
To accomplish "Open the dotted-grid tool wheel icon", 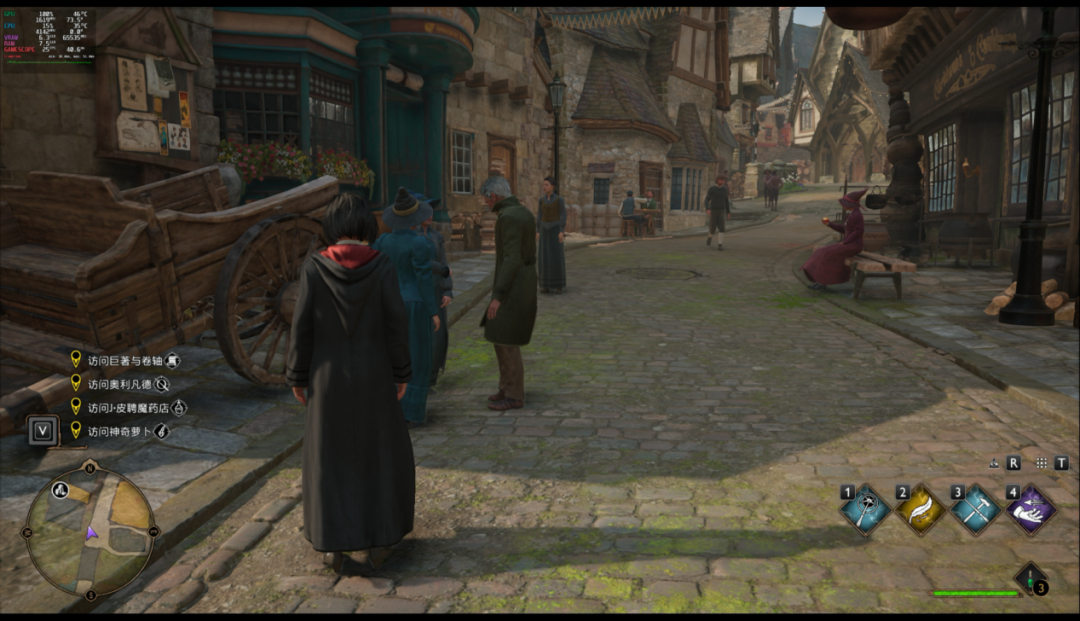I will (x=1041, y=464).
